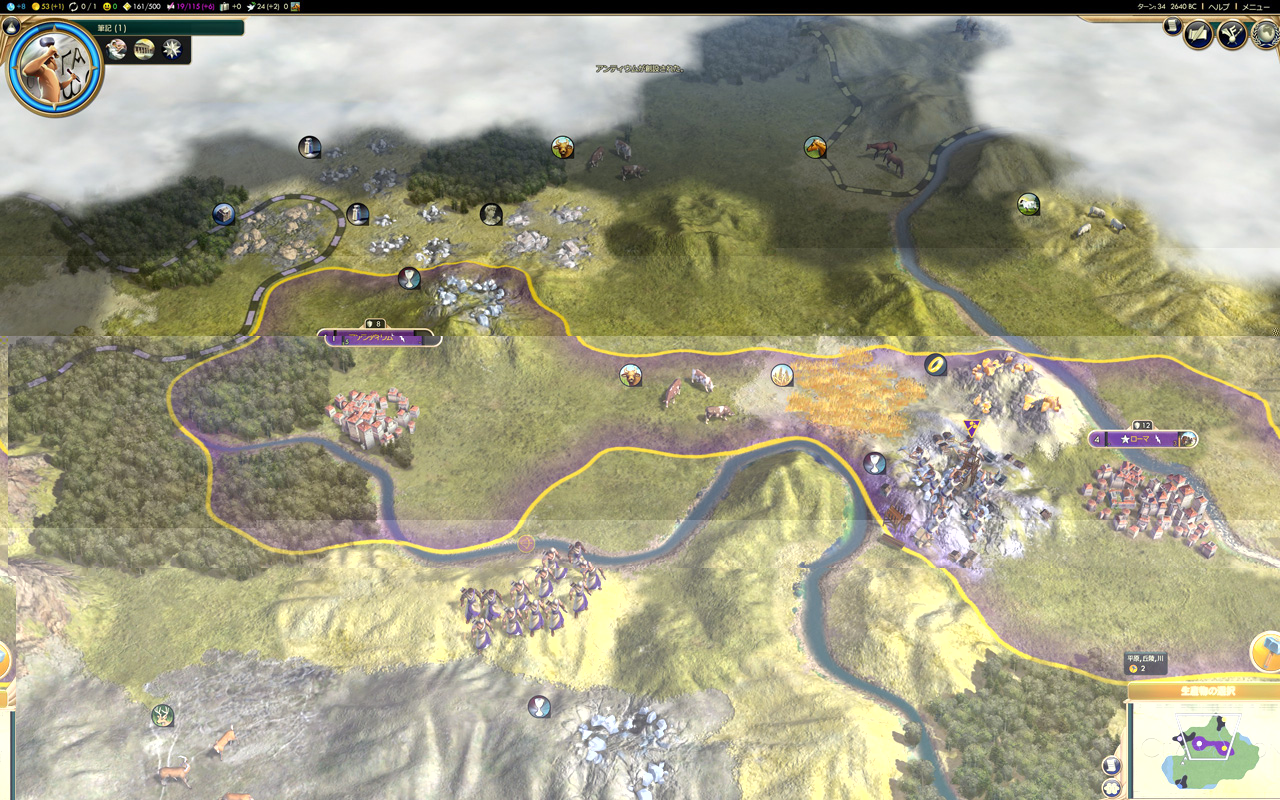Open the globe advisor button

[1265, 34]
